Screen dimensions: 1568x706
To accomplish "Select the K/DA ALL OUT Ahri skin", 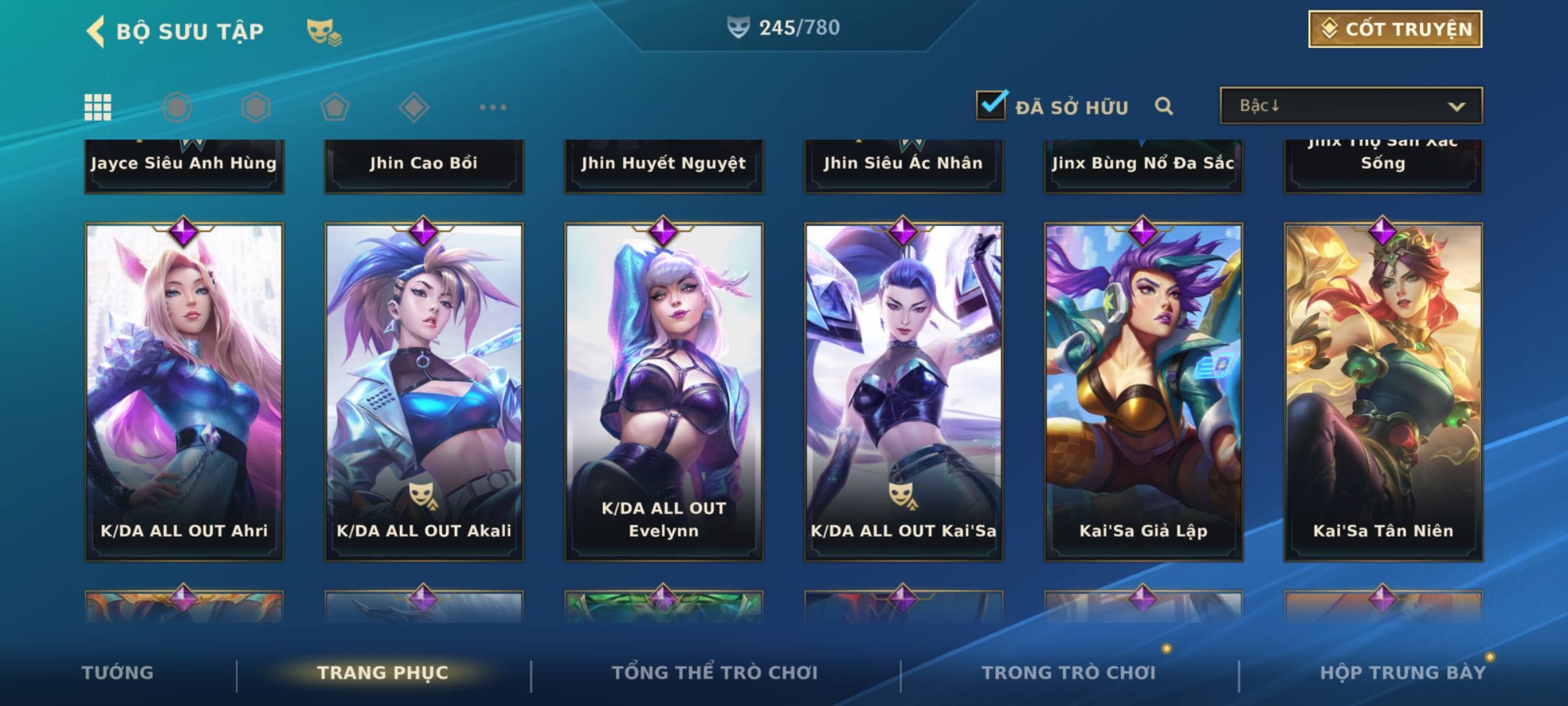I will pos(184,392).
